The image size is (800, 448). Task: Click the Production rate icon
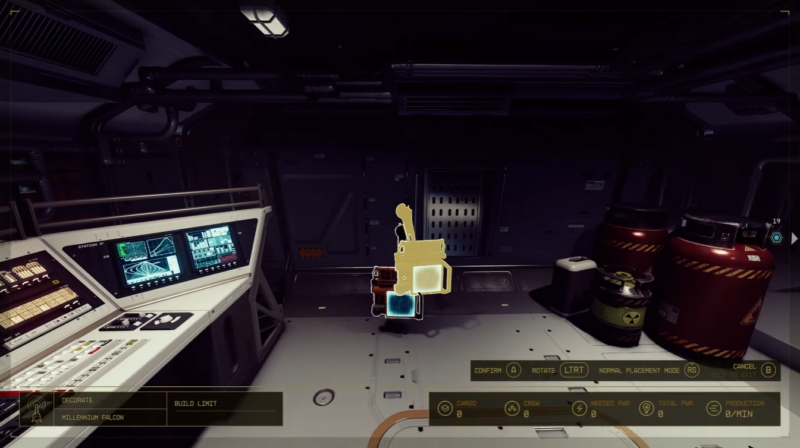tap(713, 408)
